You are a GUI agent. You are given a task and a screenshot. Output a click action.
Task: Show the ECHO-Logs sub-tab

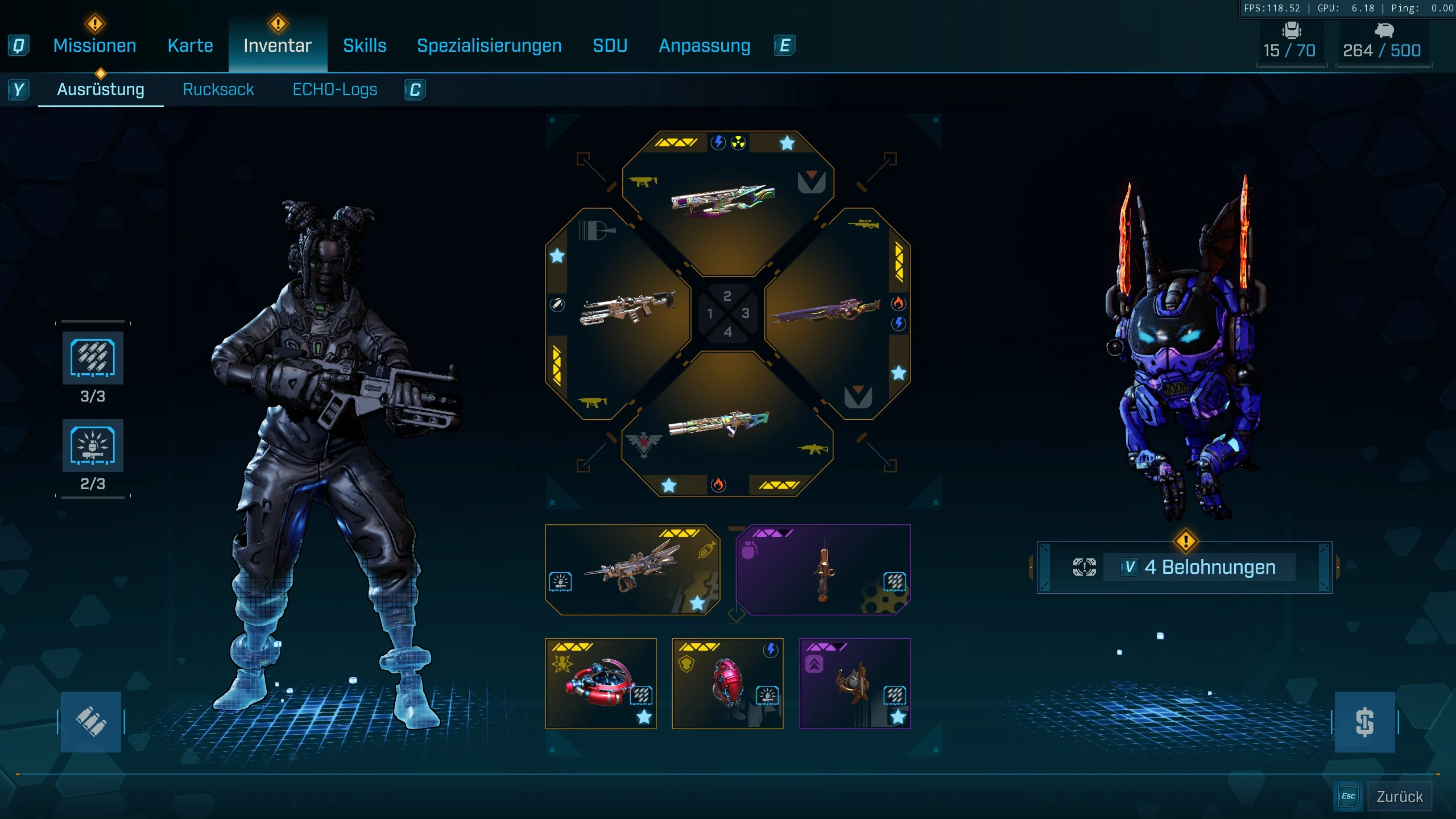[x=334, y=89]
